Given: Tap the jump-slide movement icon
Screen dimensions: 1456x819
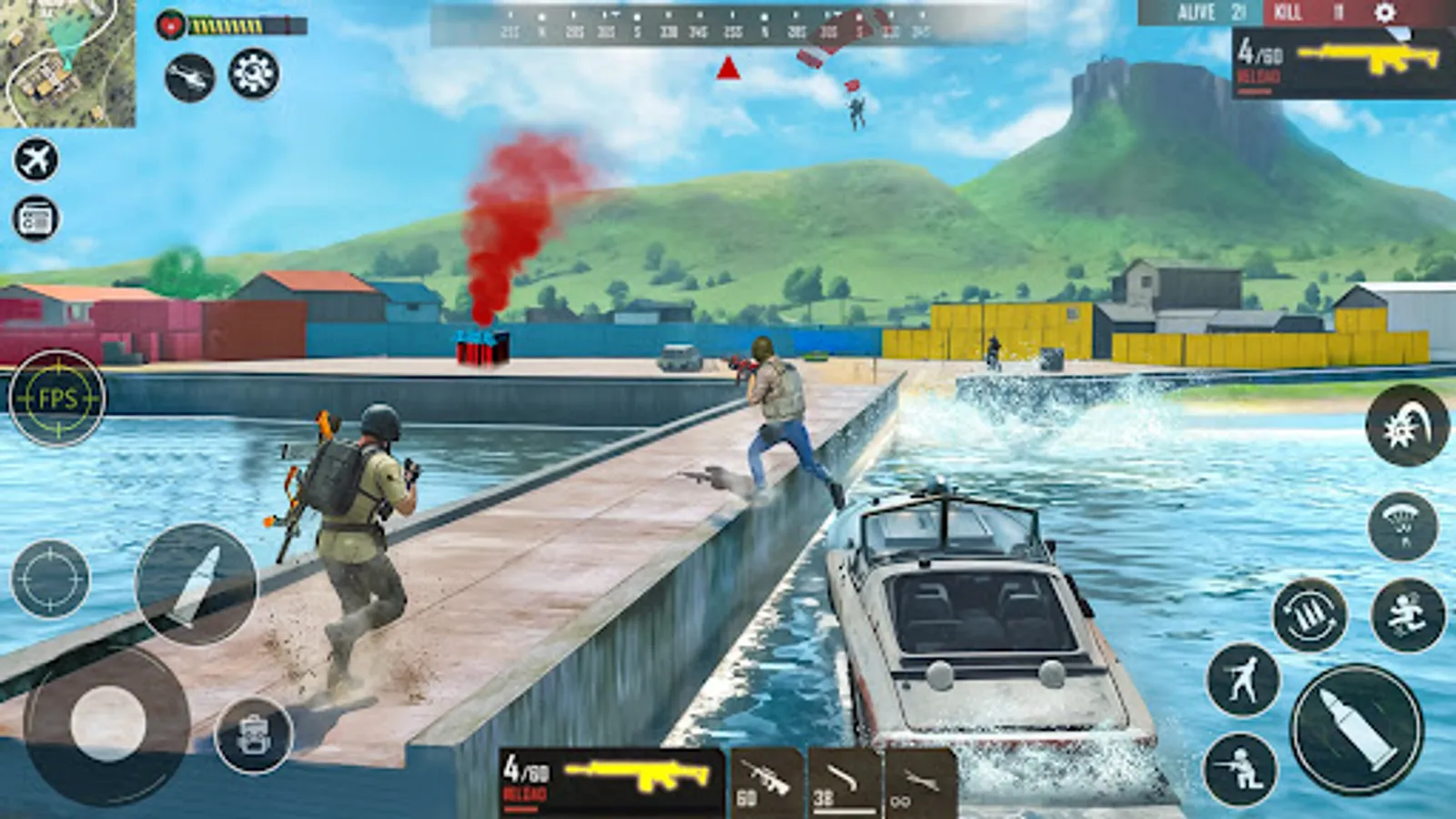Looking at the screenshot, I should (x=1407, y=615).
